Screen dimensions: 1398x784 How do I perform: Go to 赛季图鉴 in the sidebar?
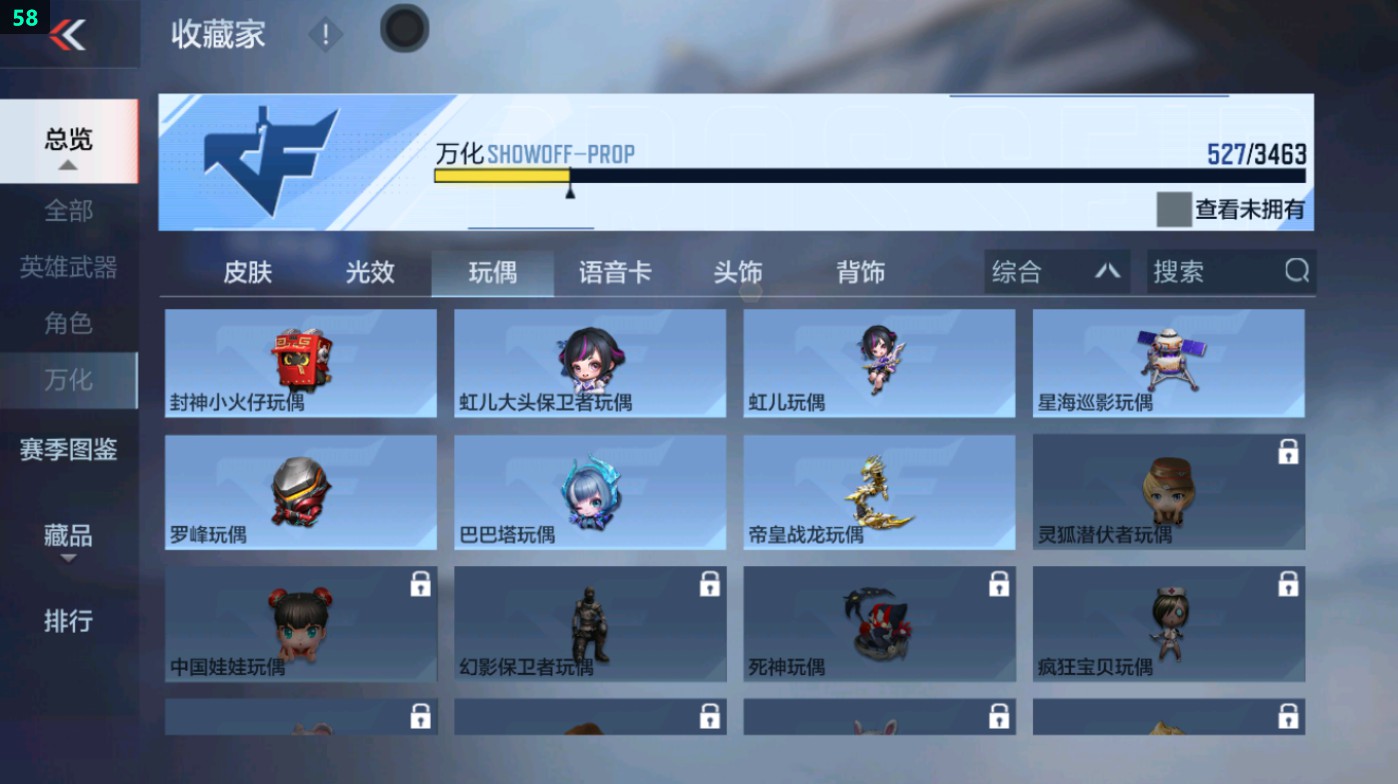(68, 451)
